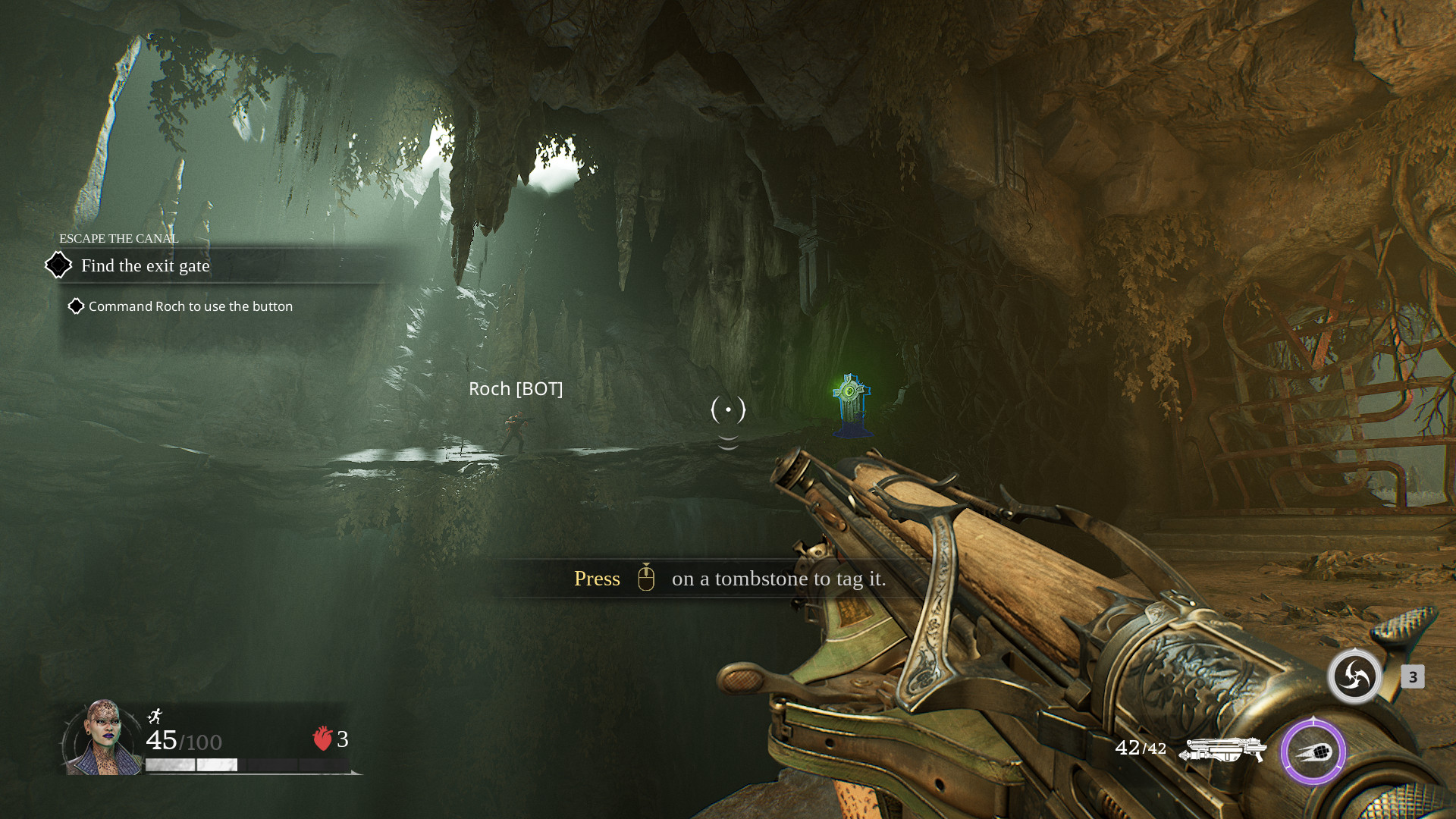Screen dimensions: 1456x819
Task: Select the 'Find the exit gate' objective
Action: click(x=145, y=266)
